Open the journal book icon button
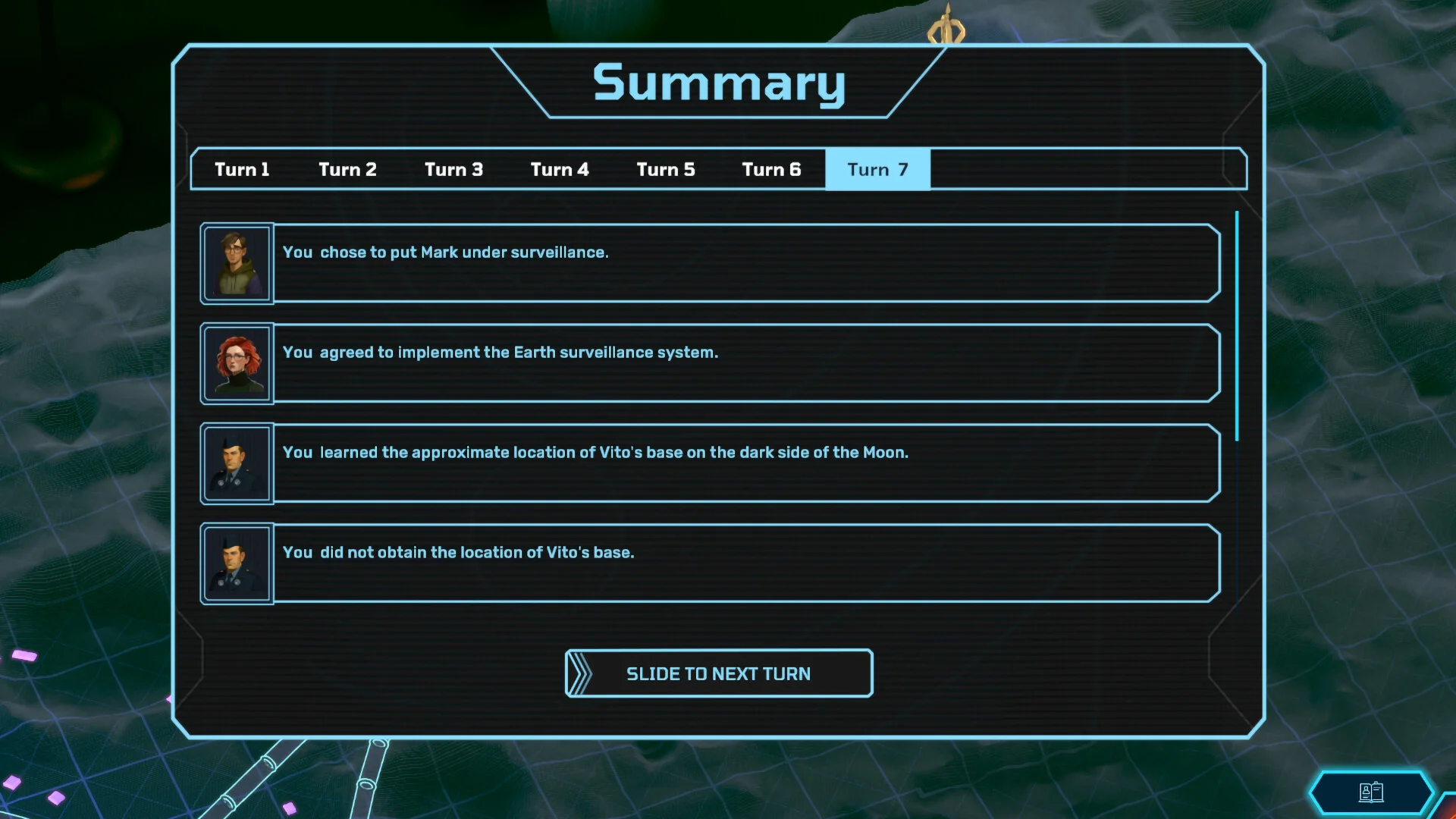 1371,792
